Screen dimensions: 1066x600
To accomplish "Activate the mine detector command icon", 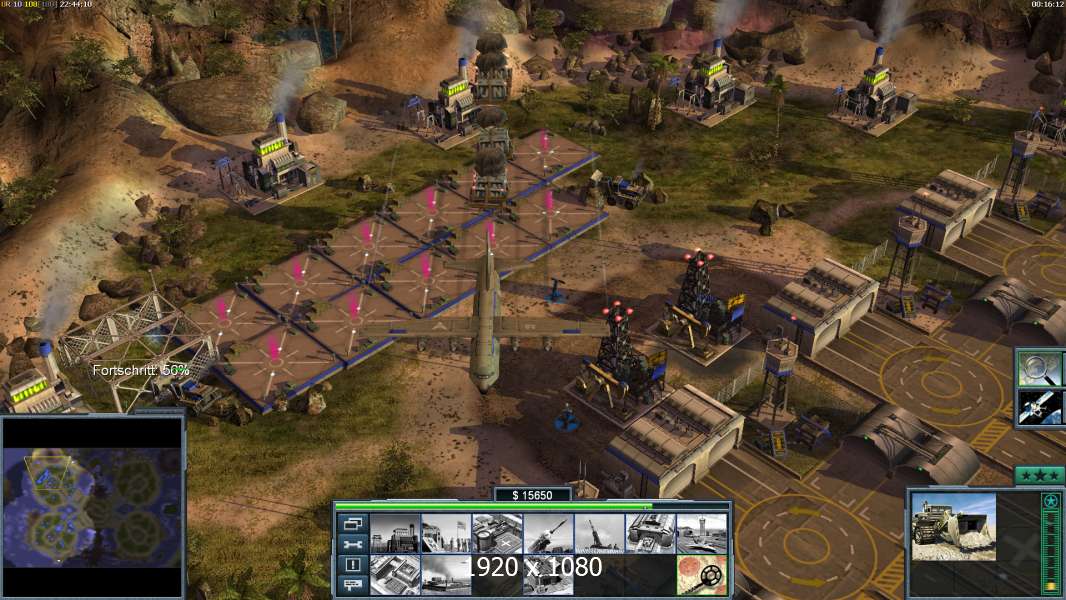I will (701, 574).
